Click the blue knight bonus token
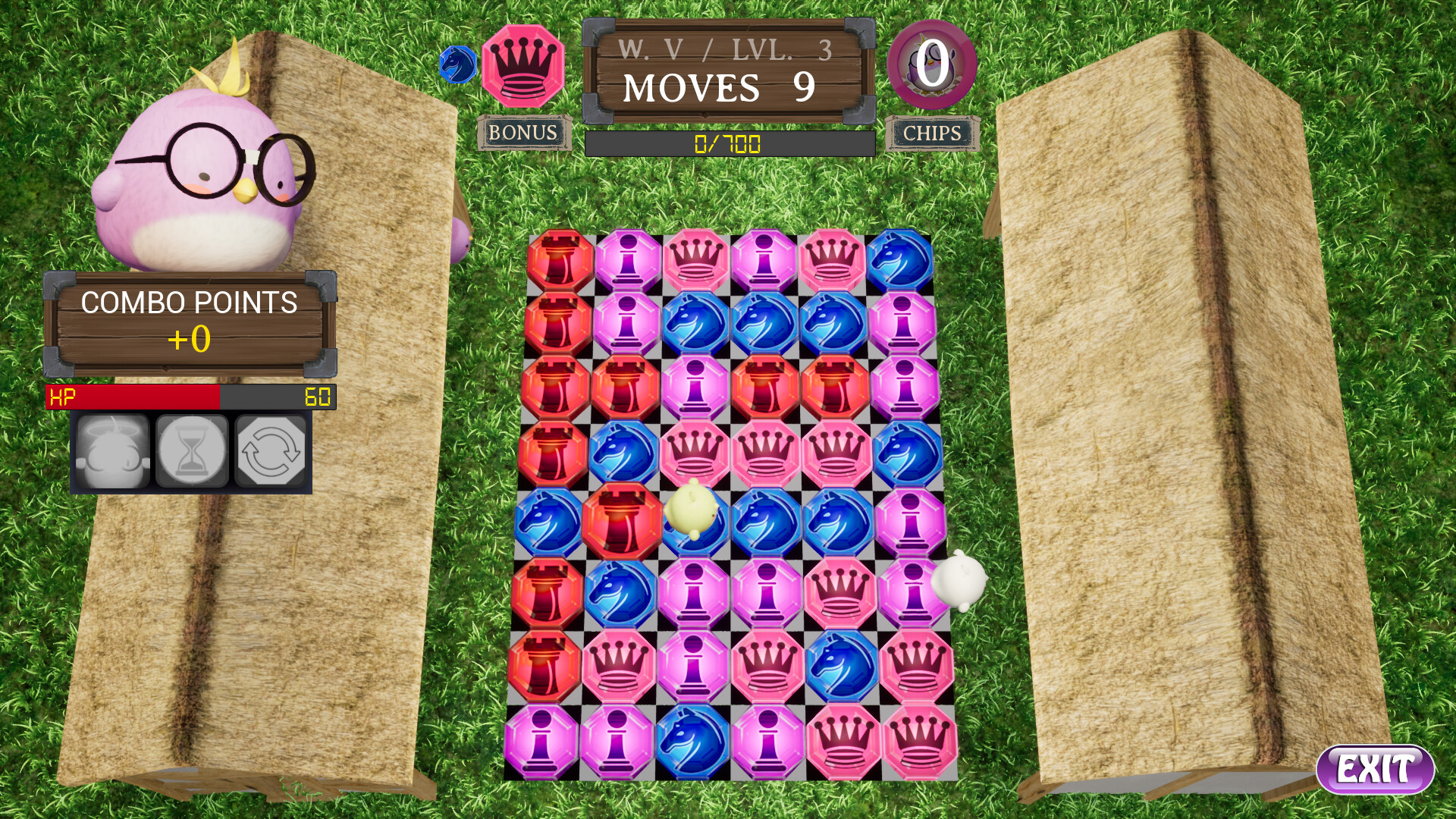This screenshot has width=1456, height=819. [x=457, y=64]
